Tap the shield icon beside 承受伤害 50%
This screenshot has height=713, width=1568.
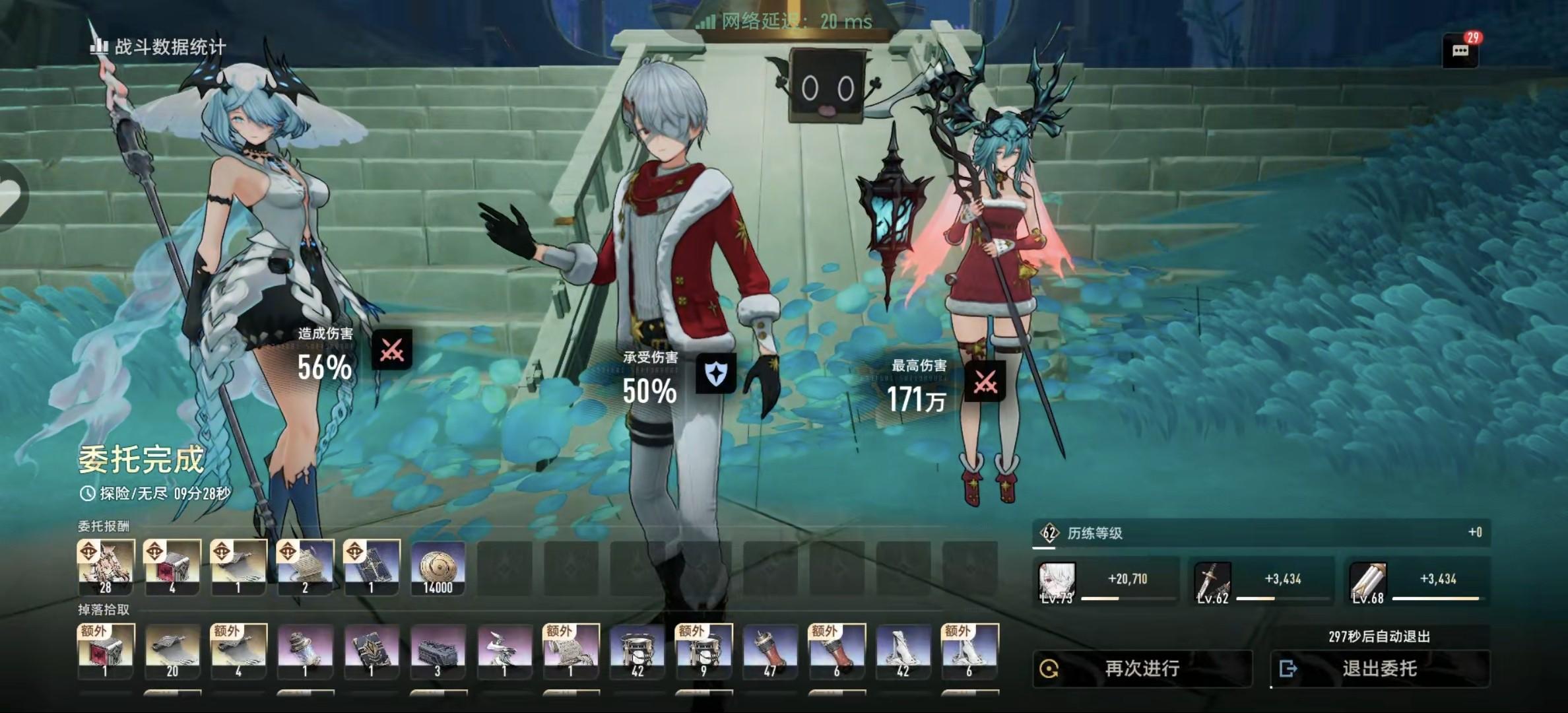coord(716,374)
